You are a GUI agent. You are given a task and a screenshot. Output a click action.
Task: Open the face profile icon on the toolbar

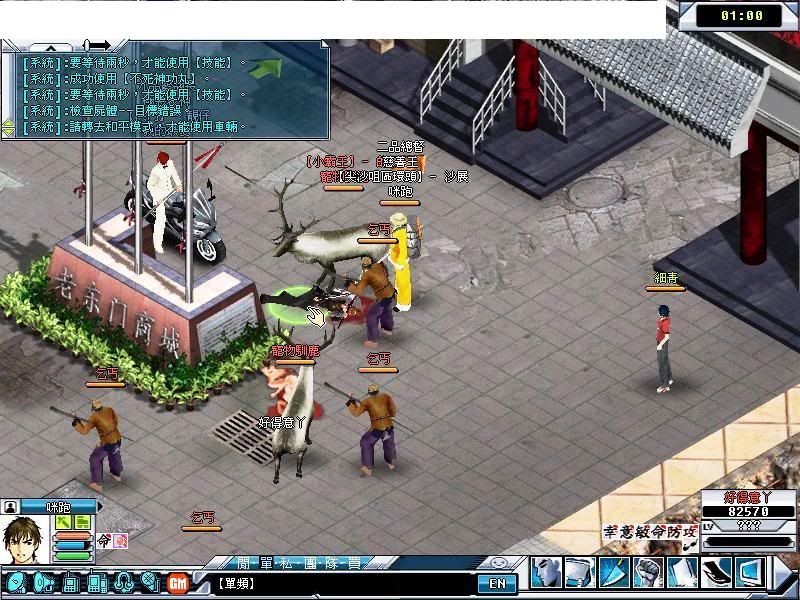click(544, 573)
